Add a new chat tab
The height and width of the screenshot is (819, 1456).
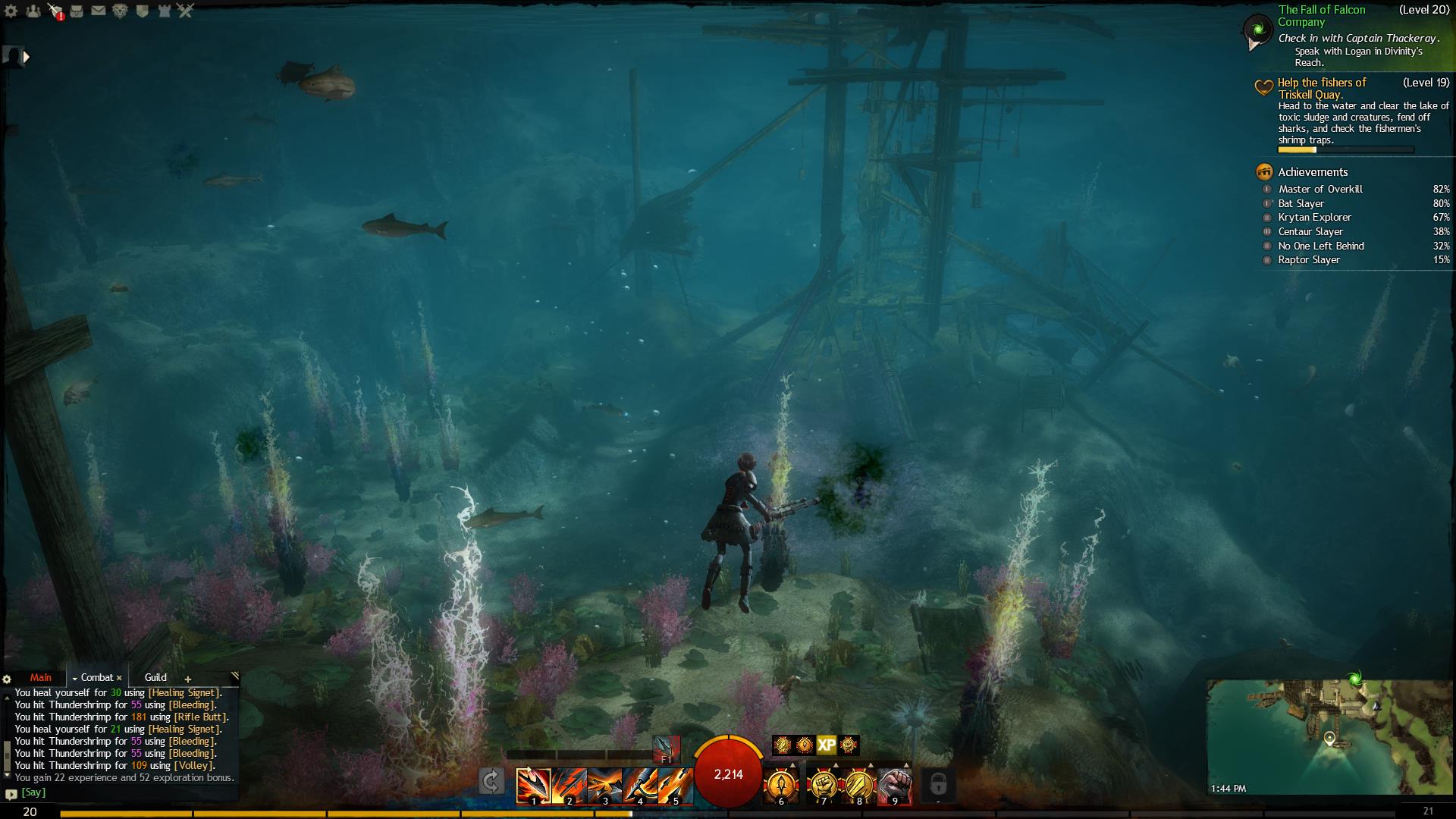tap(188, 679)
